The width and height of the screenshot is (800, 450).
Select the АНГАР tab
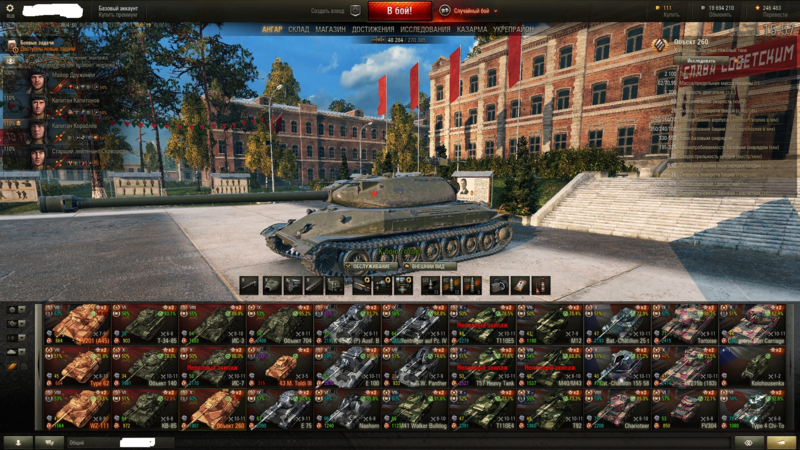tap(271, 30)
